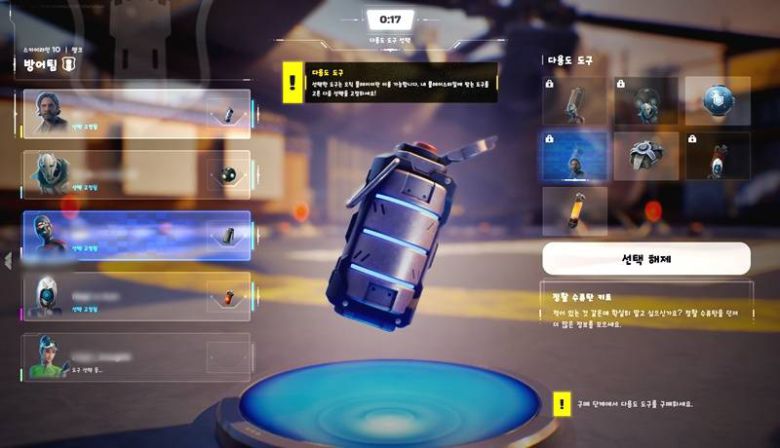Select the grey cyborg teammate row

tap(137, 175)
